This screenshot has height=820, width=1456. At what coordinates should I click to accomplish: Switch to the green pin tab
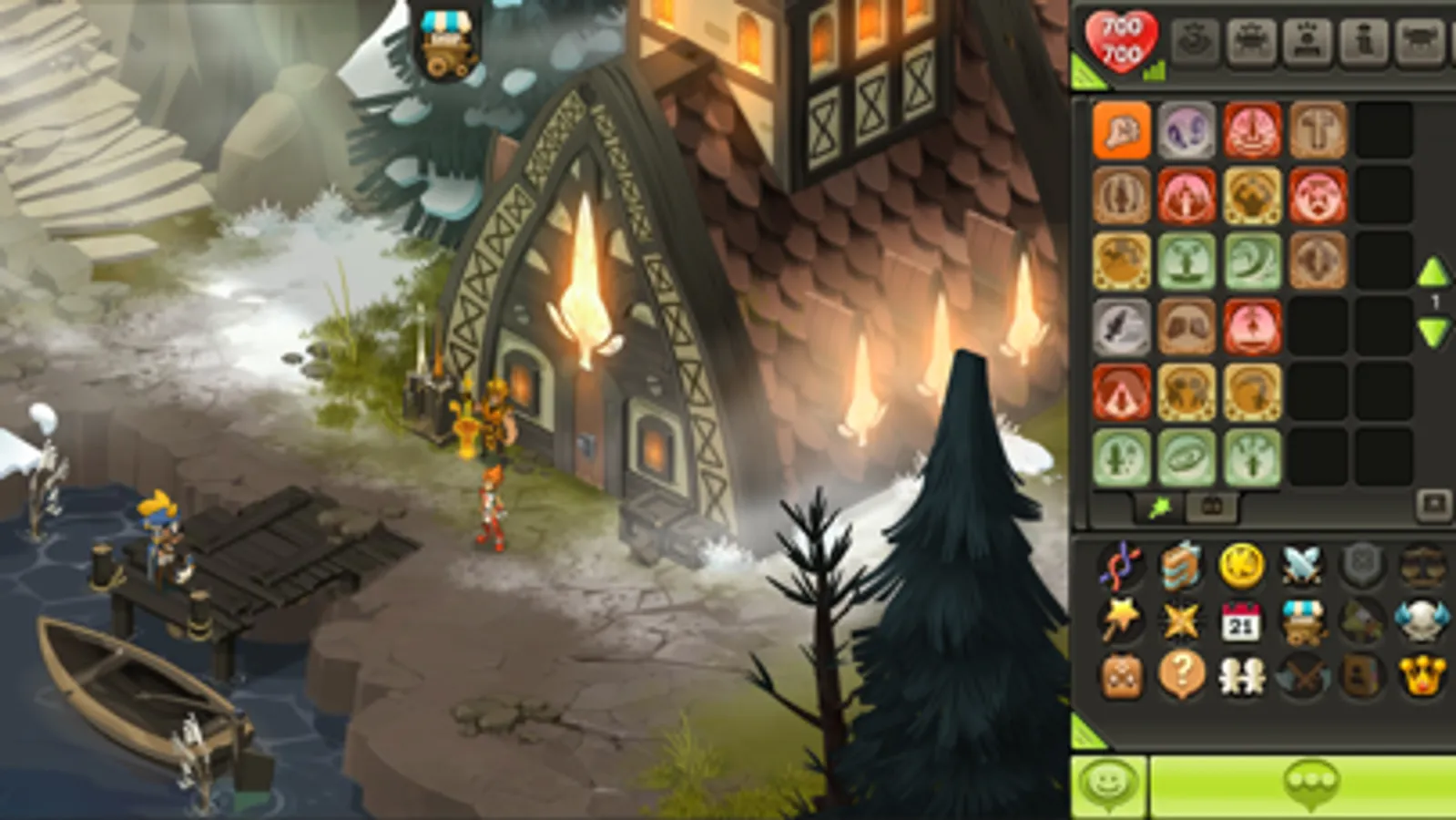click(1158, 507)
